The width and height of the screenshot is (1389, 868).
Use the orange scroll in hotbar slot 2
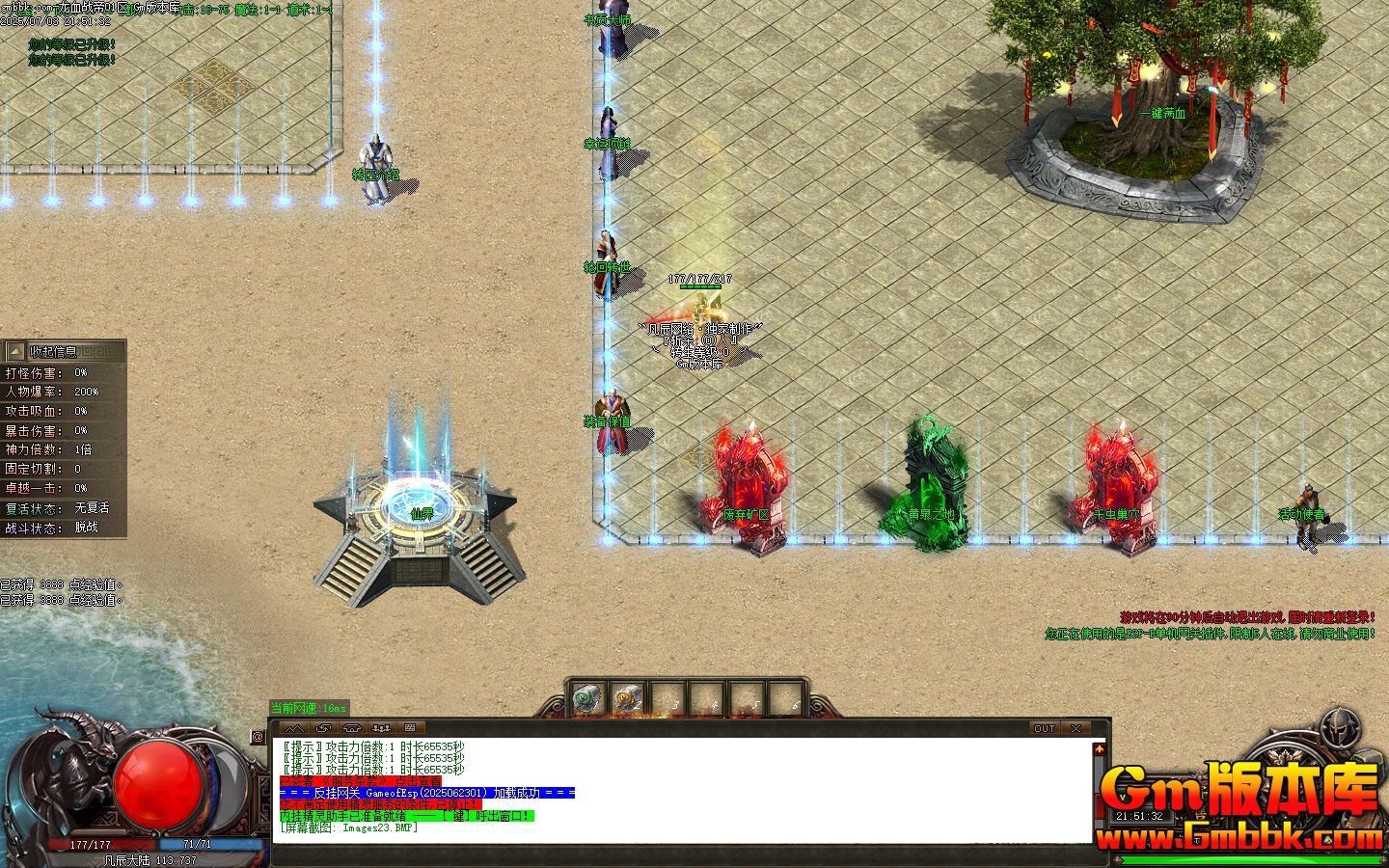click(x=628, y=697)
